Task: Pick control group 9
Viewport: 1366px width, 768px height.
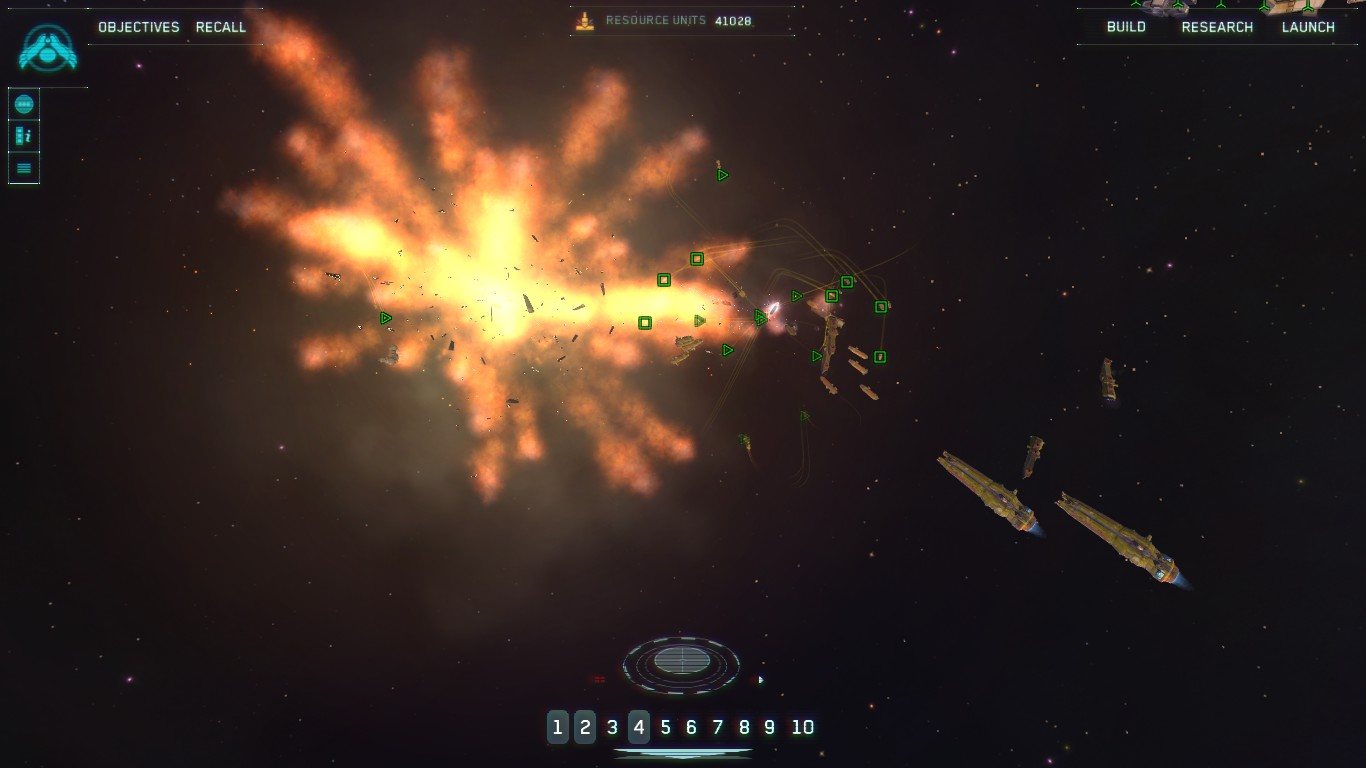Action: [769, 727]
